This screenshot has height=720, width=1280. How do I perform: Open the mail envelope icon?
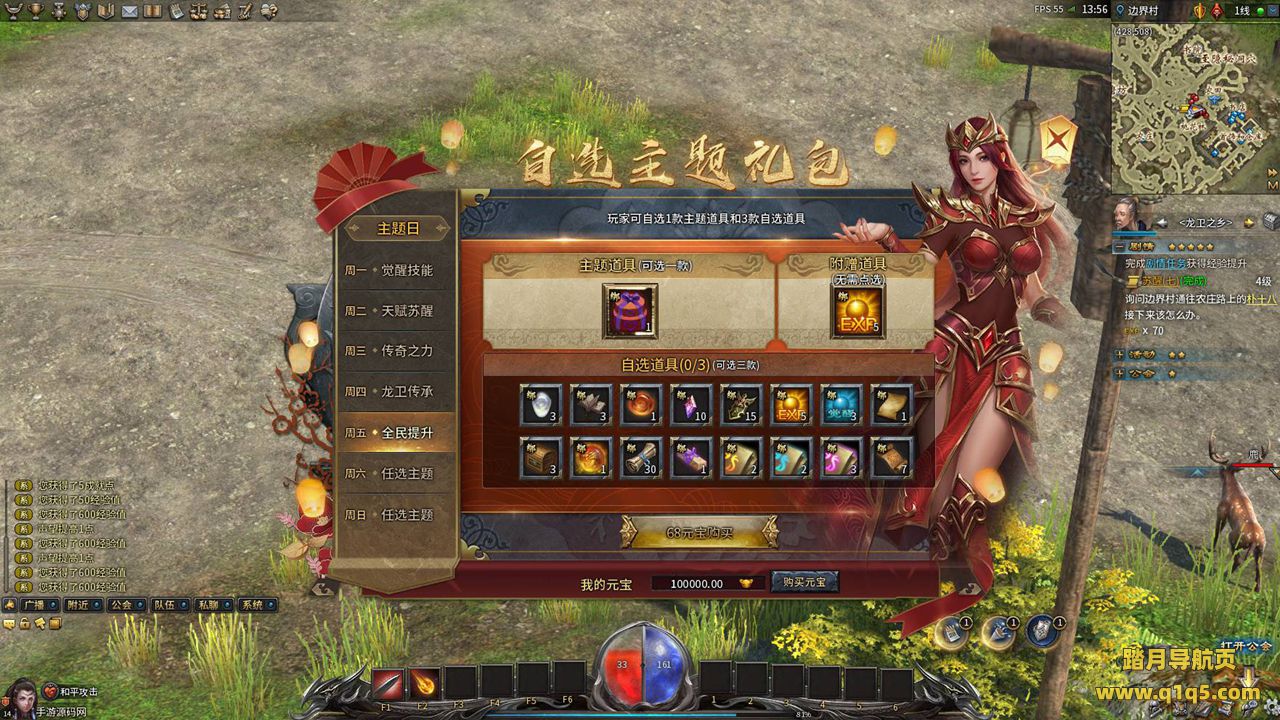tap(130, 11)
